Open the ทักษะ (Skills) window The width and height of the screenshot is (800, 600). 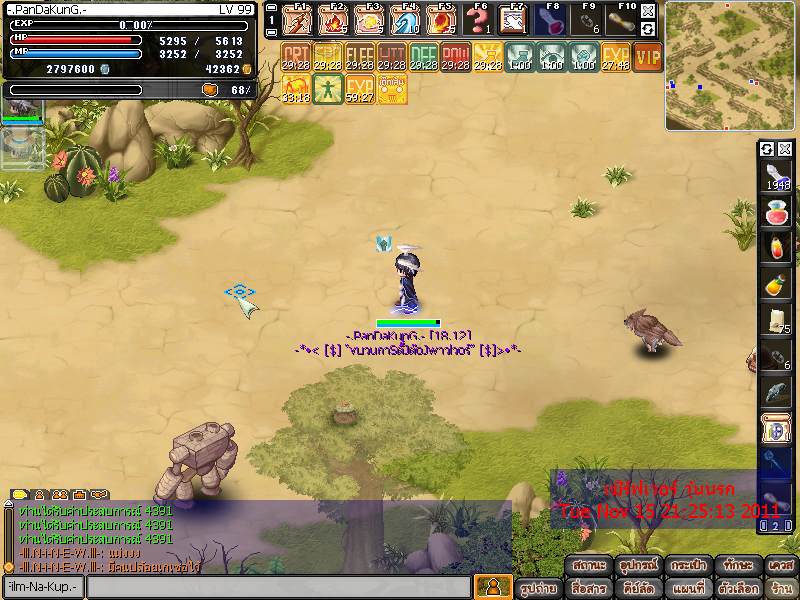pyautogui.click(x=740, y=566)
